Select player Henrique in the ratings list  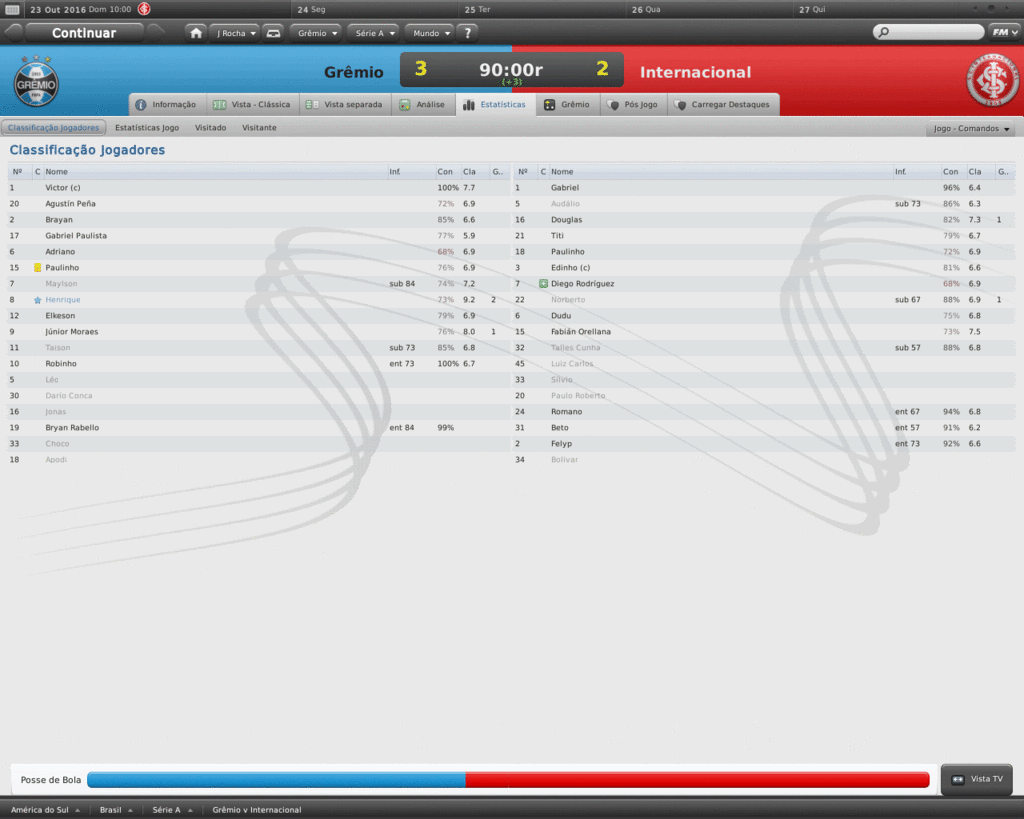coord(63,300)
